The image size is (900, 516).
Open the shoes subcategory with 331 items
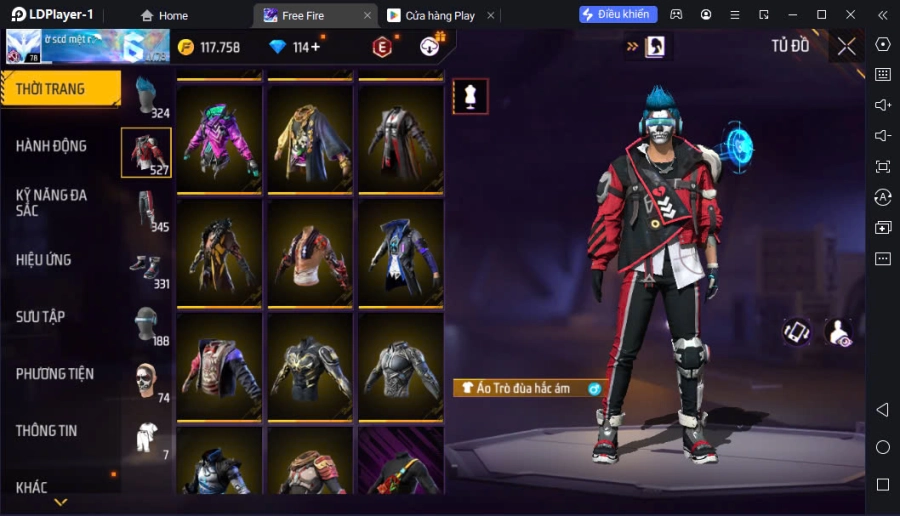147,267
